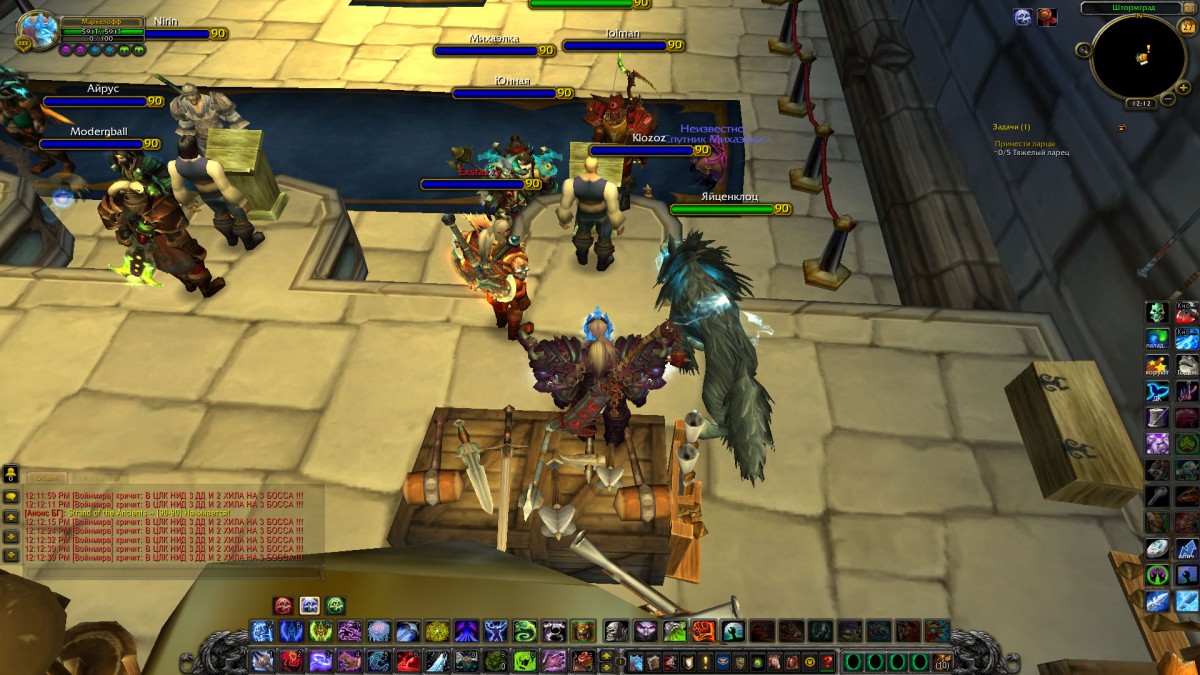Click the player portrait frame
The height and width of the screenshot is (675, 1200).
click(38, 31)
